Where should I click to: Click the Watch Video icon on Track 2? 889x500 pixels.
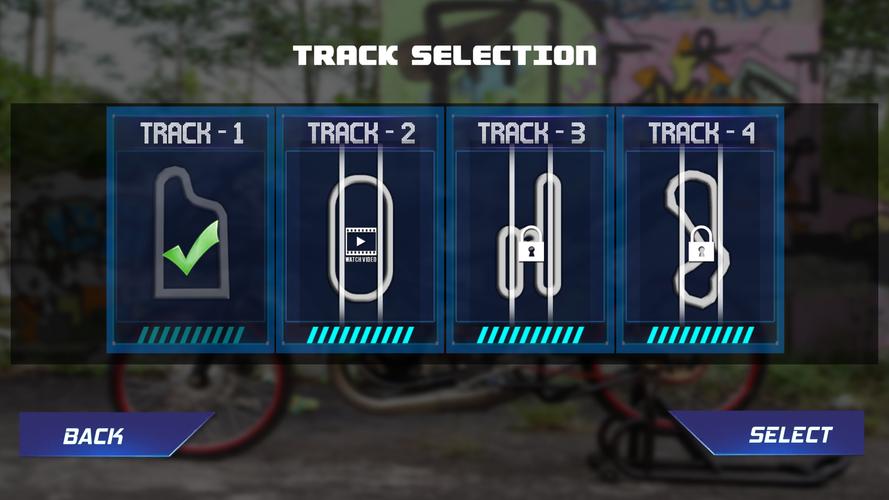pyautogui.click(x=360, y=244)
